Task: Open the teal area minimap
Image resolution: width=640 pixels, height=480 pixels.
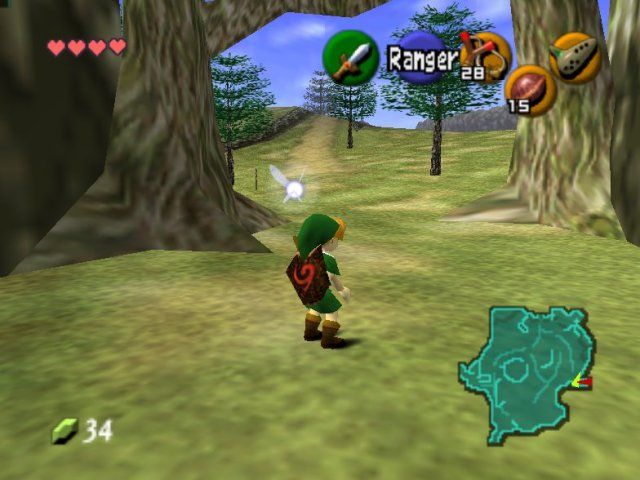Action: tap(525, 372)
